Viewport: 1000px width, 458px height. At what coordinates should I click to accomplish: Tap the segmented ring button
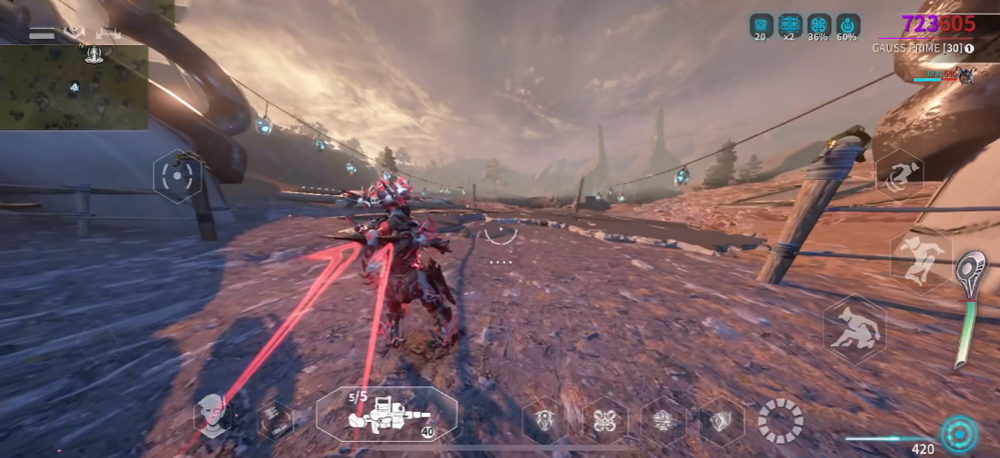coord(780,420)
